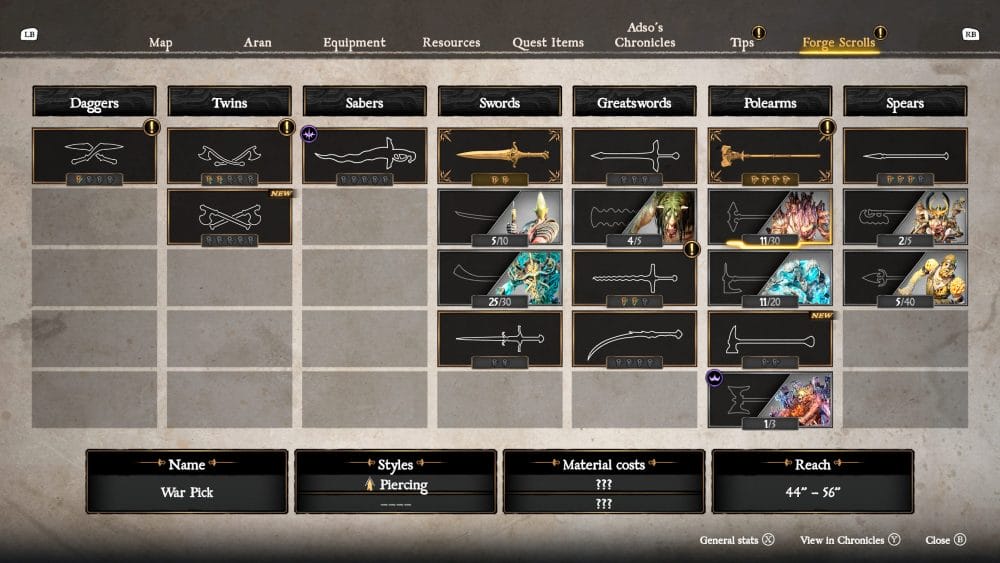This screenshot has width=1000, height=563.
Task: Choose the first Daggers scroll slot
Action: click(94, 155)
